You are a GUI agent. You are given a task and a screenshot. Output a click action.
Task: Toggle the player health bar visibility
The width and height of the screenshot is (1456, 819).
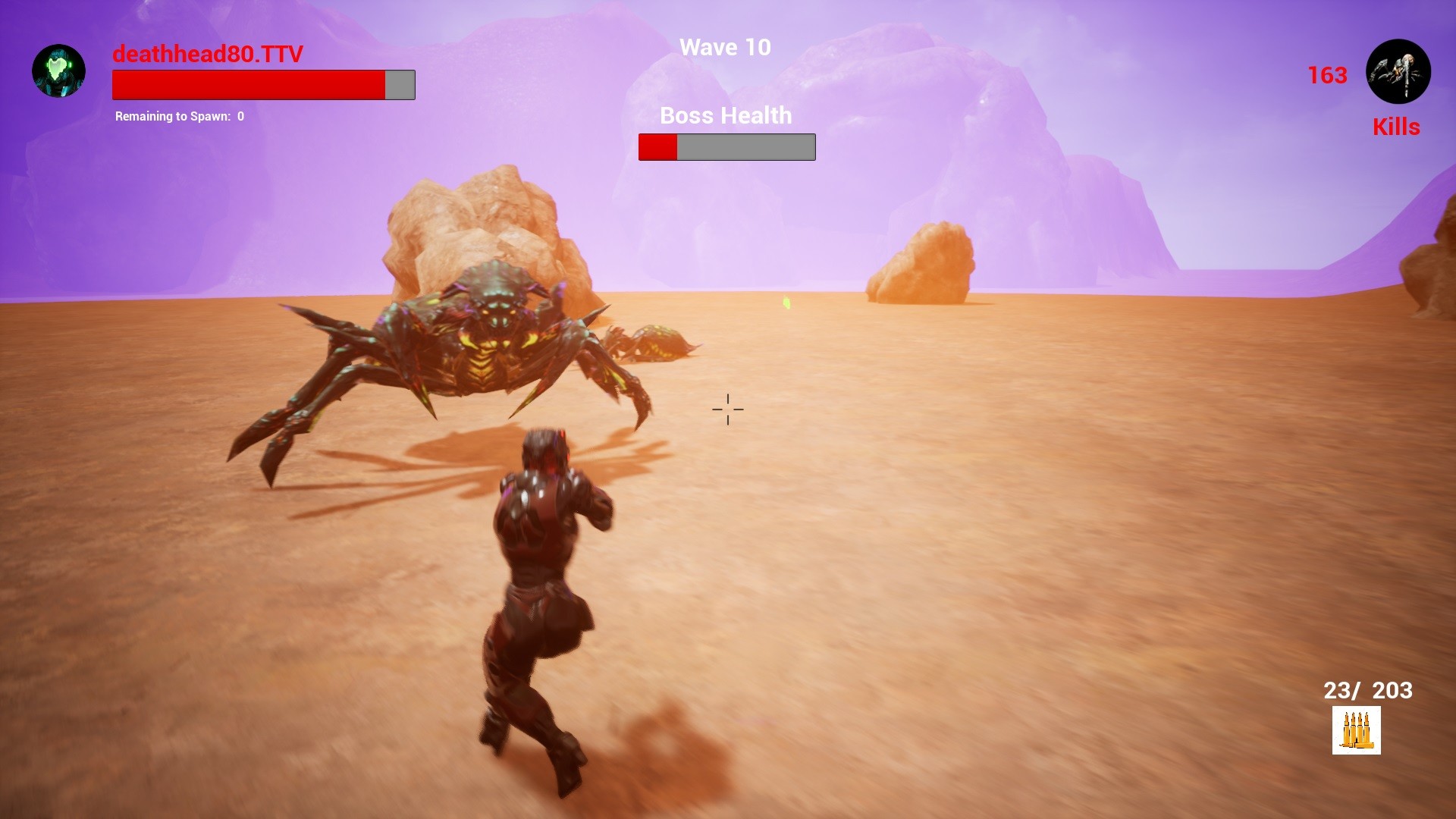263,84
